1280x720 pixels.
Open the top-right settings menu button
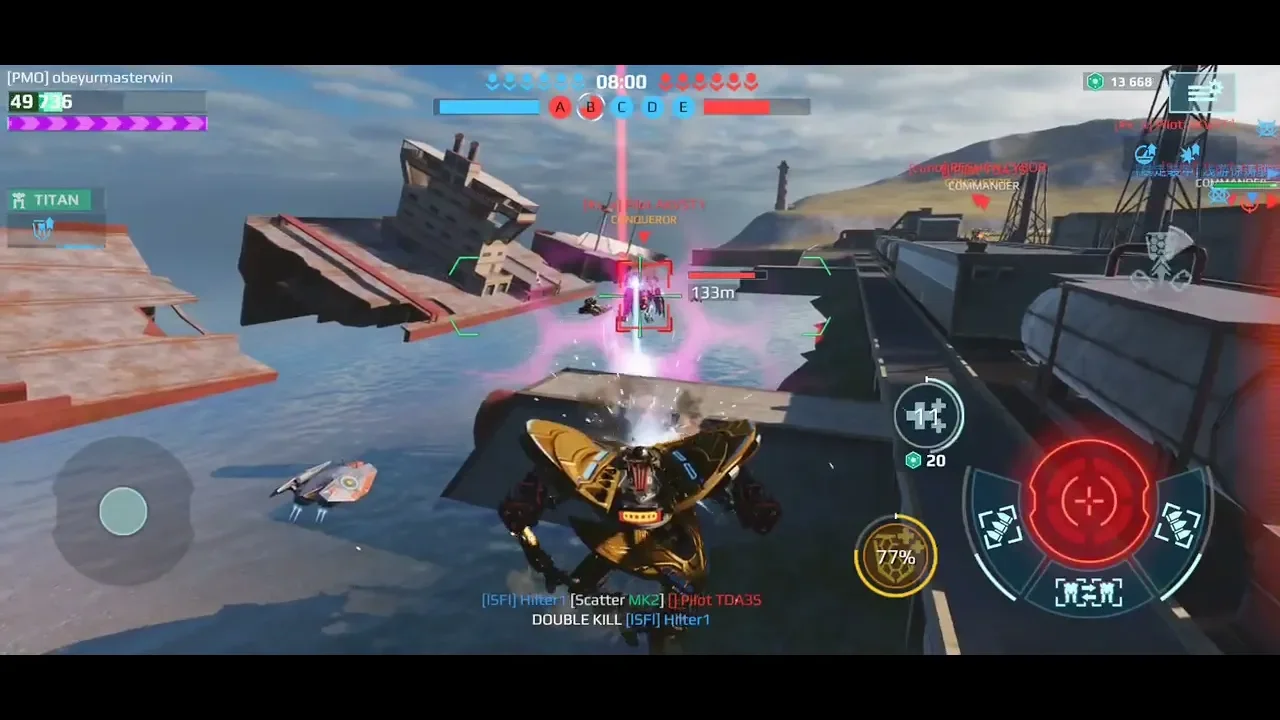click(1202, 92)
